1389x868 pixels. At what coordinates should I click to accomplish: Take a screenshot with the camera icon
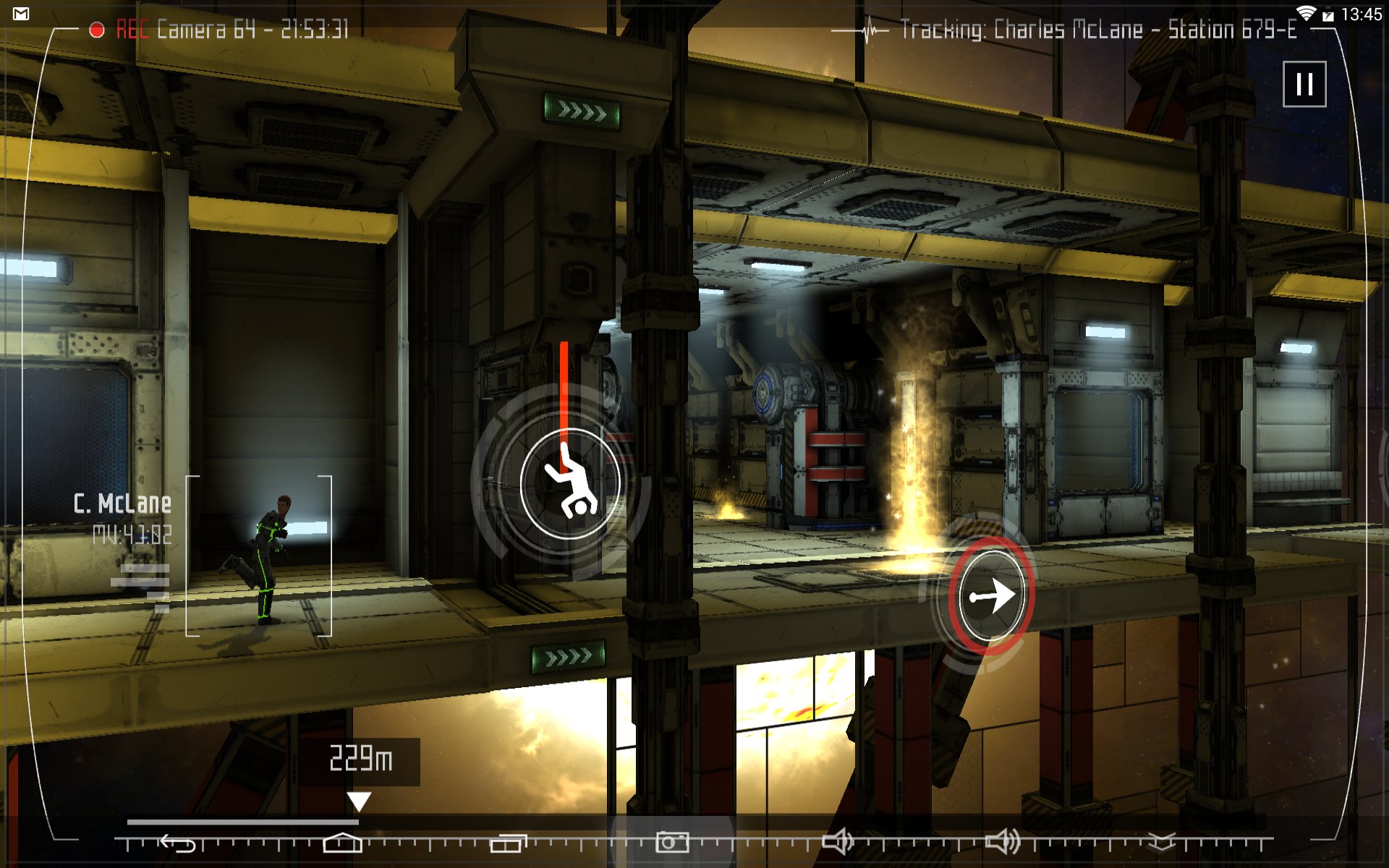(x=672, y=841)
